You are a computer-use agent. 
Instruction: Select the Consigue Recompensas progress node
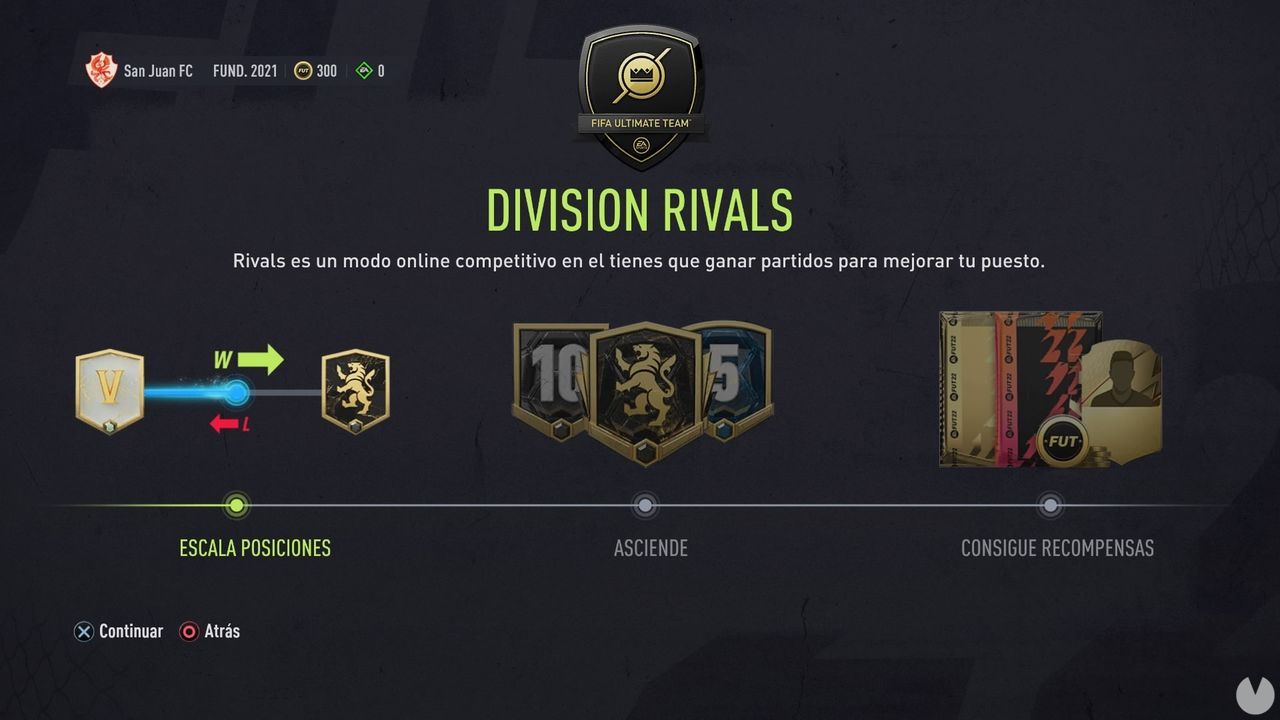pyautogui.click(x=1050, y=506)
